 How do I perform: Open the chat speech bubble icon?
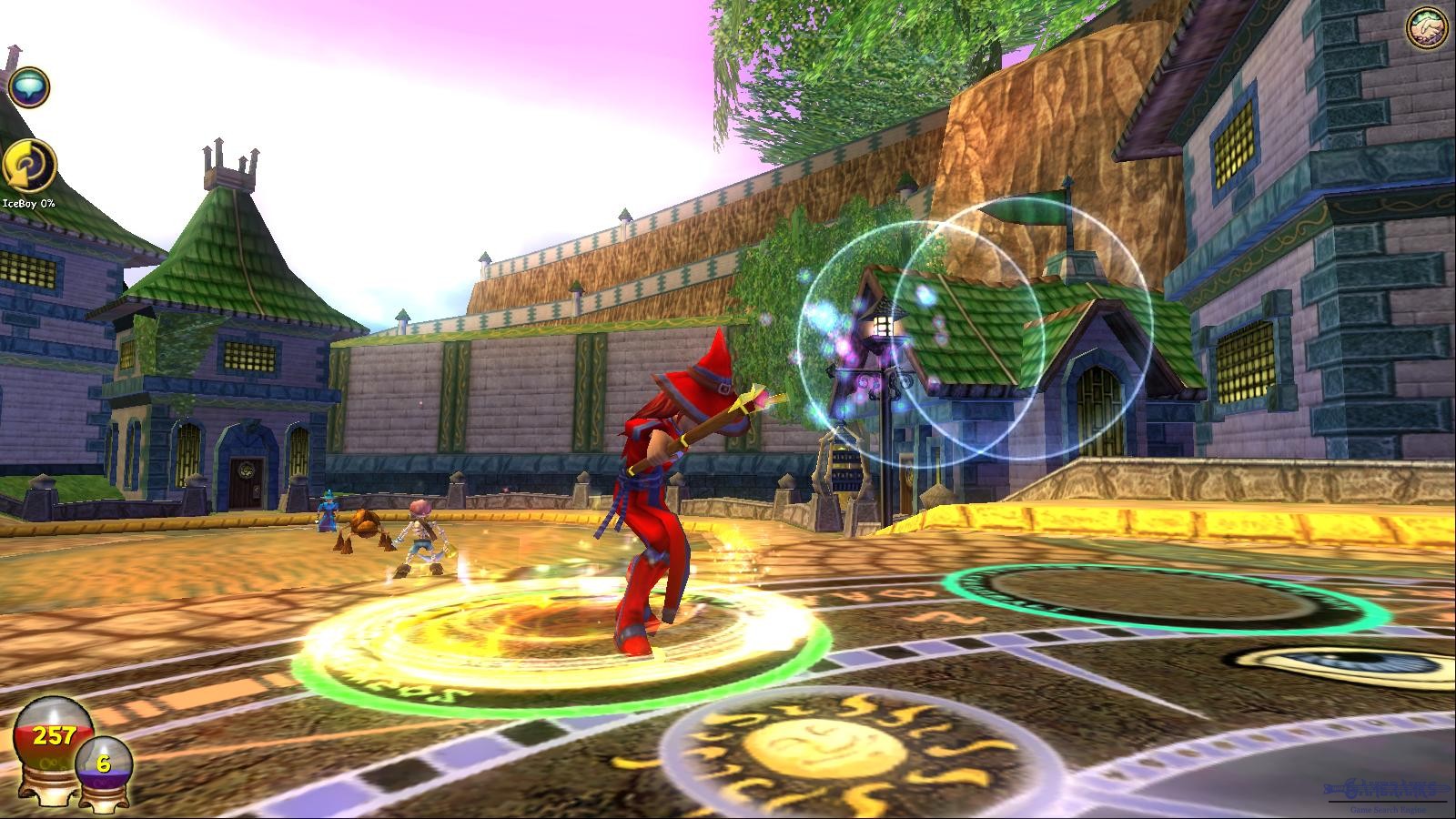(x=28, y=87)
